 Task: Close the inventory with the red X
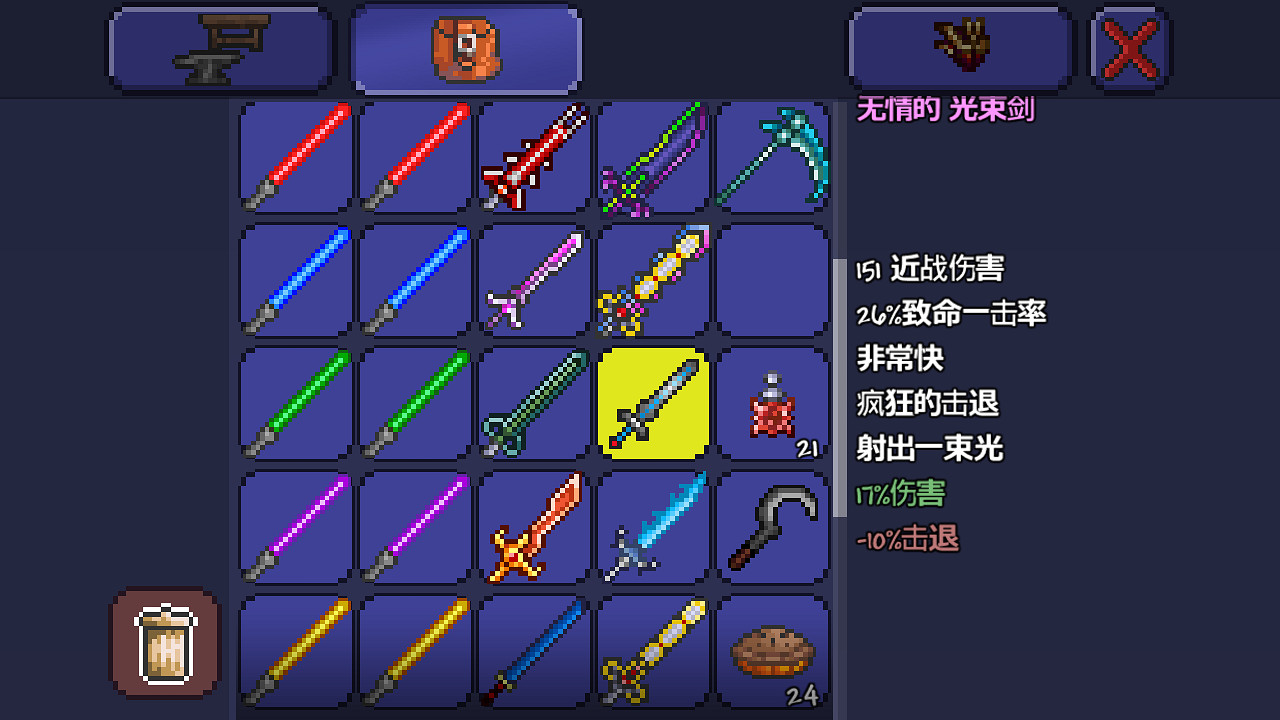1128,47
